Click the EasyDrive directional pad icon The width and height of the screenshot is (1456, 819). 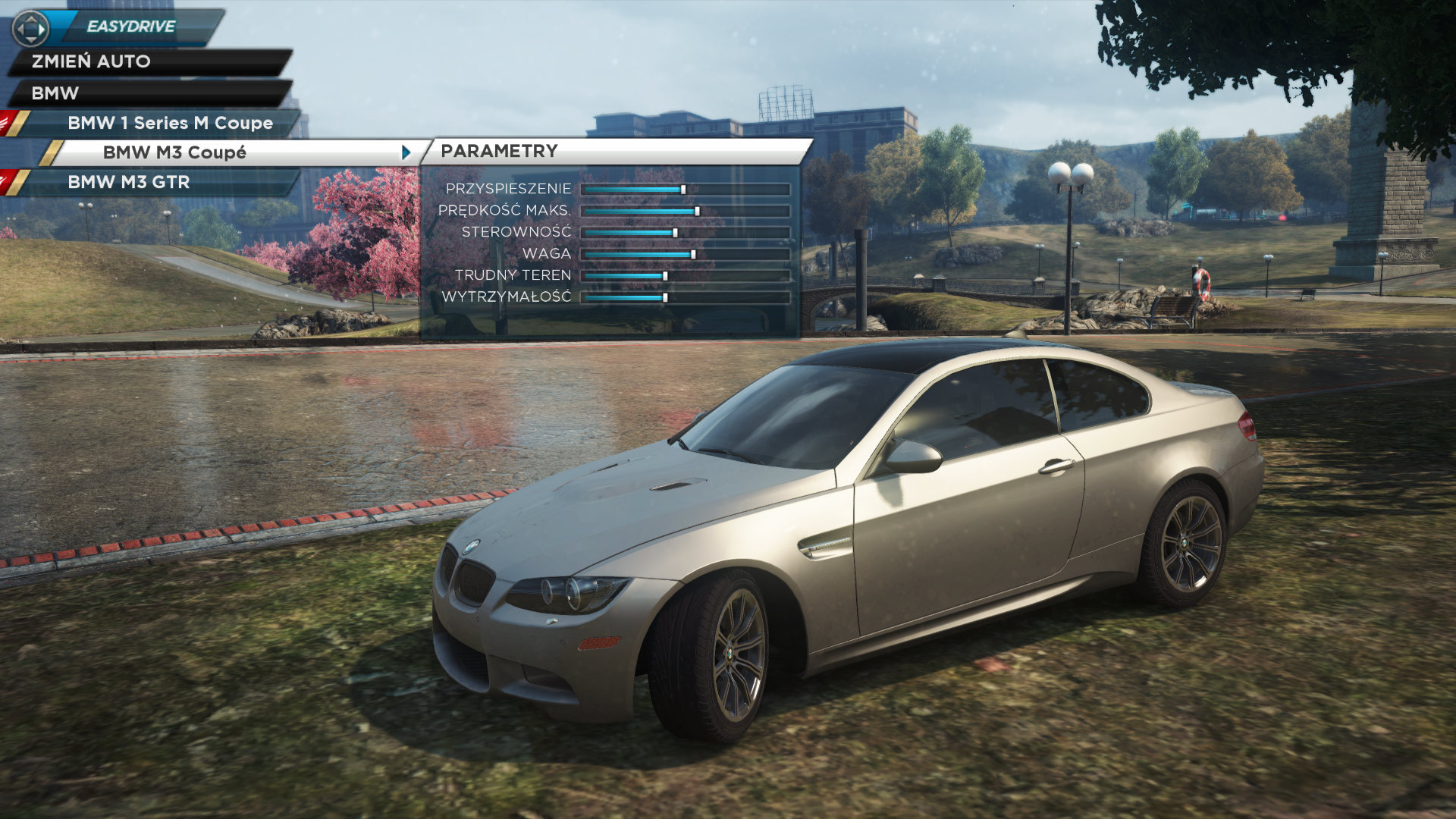(30, 29)
